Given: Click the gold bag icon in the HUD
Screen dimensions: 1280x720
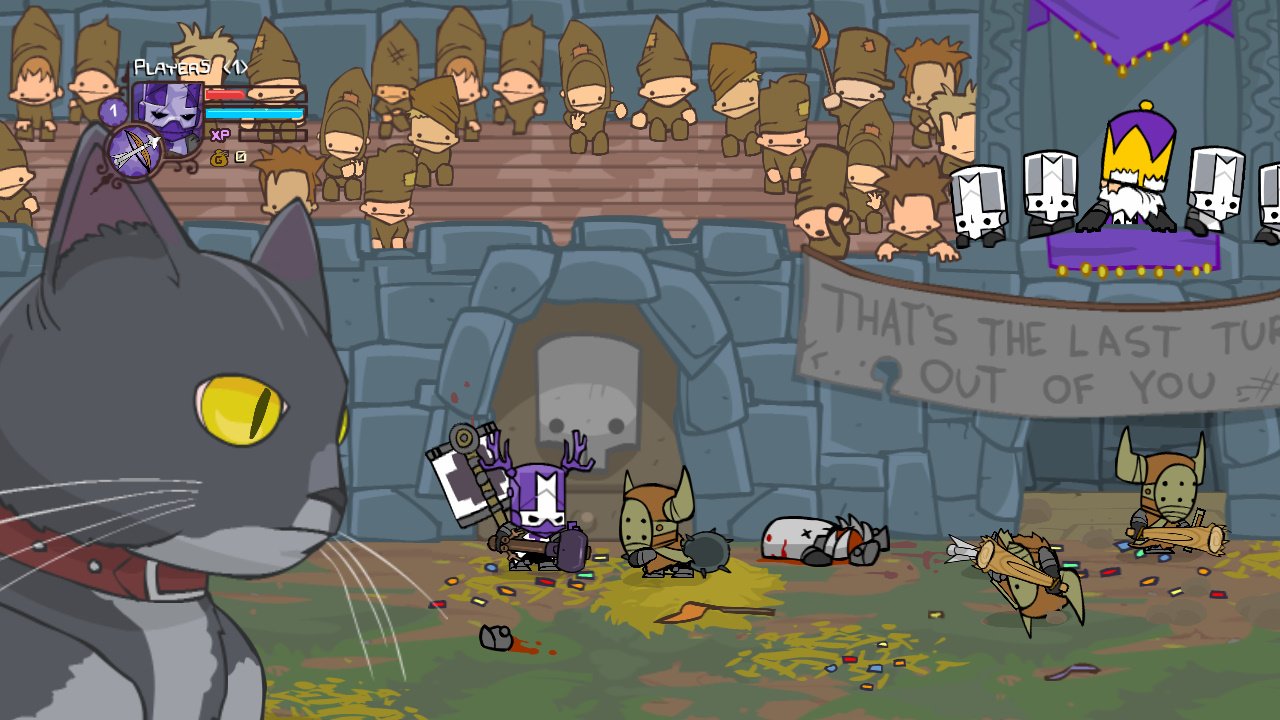Looking at the screenshot, I should 217,158.
